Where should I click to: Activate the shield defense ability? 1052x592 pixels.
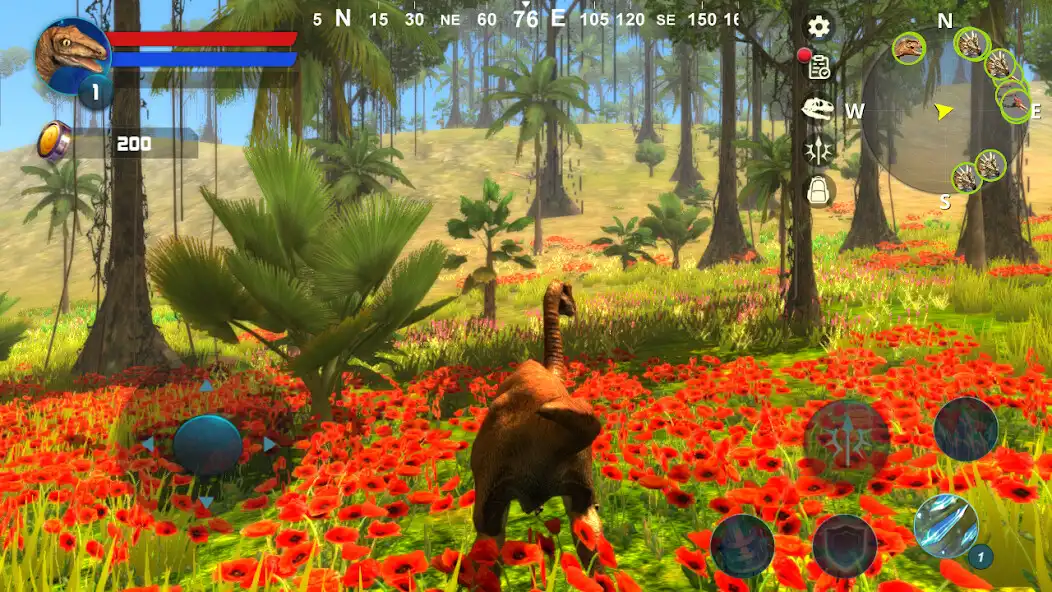pos(844,546)
